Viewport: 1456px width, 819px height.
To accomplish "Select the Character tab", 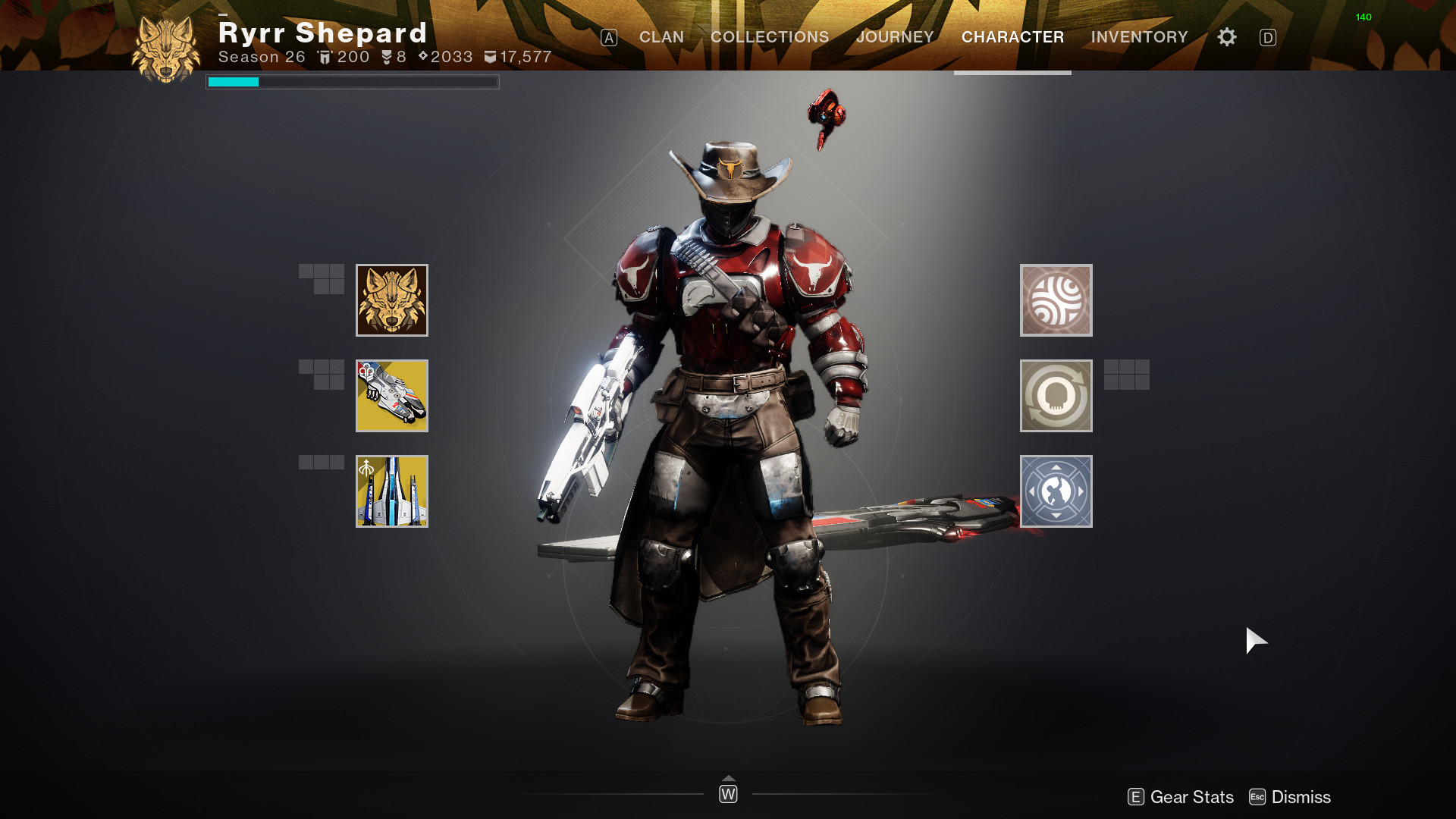I will [1012, 37].
